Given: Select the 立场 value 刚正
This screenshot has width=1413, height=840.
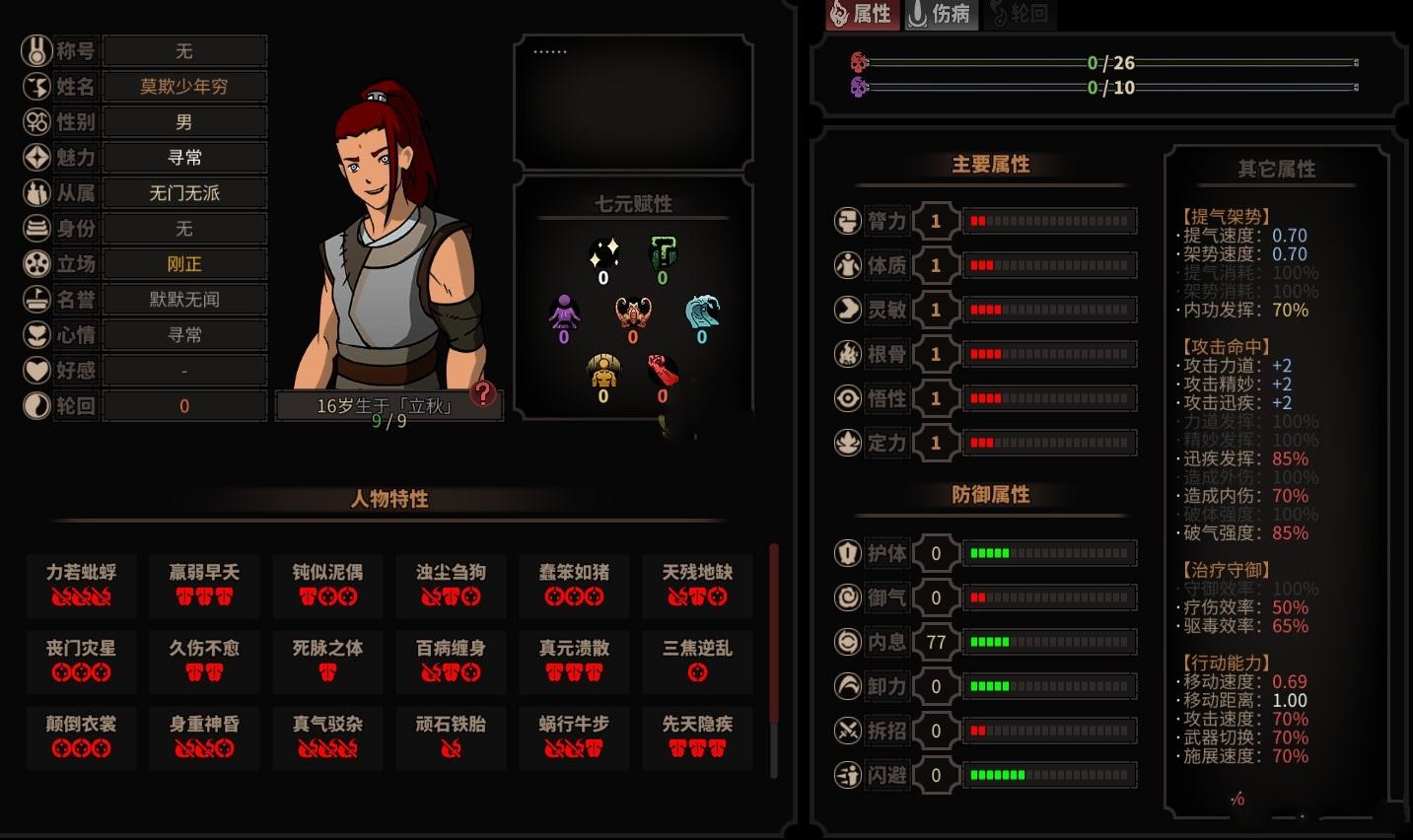Looking at the screenshot, I should click(184, 264).
